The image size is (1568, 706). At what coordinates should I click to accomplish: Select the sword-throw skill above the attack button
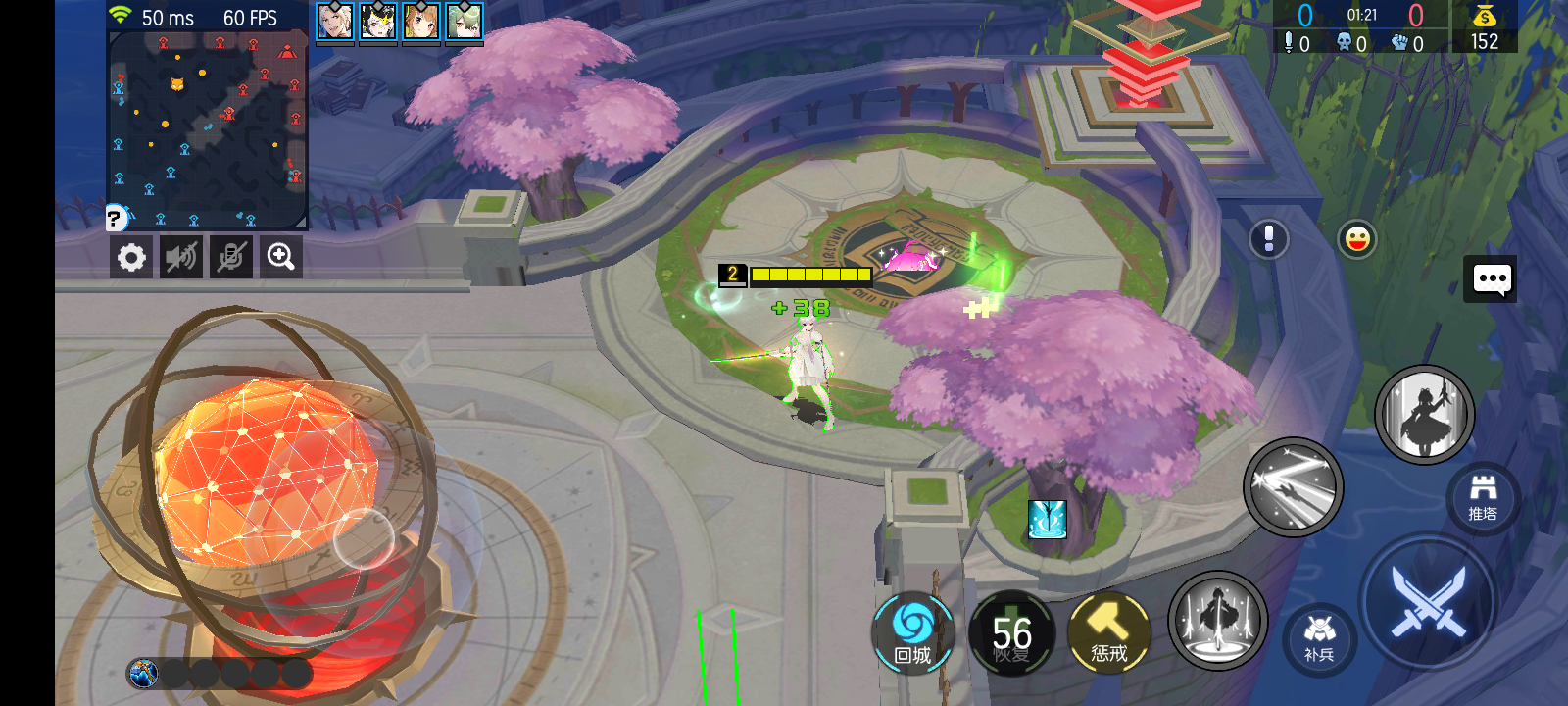point(1293,487)
